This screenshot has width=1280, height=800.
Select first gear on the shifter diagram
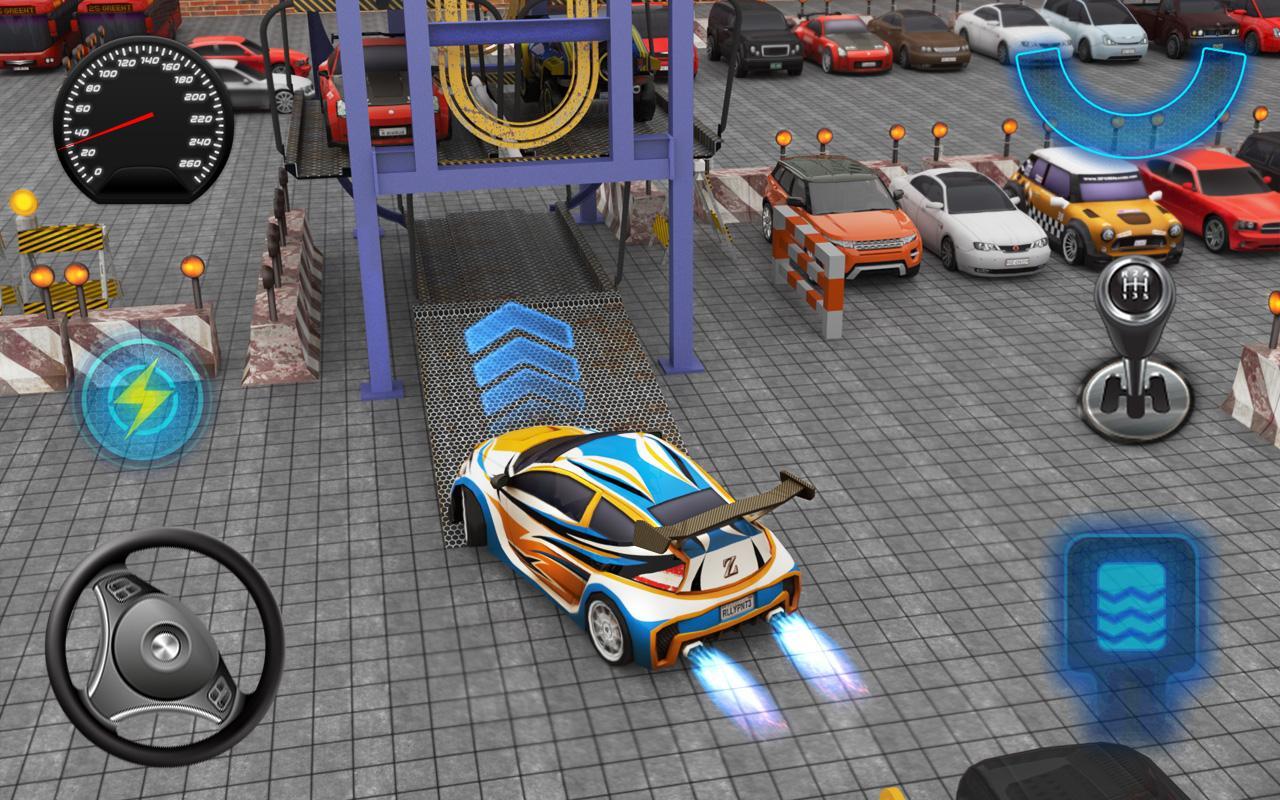1125,296
